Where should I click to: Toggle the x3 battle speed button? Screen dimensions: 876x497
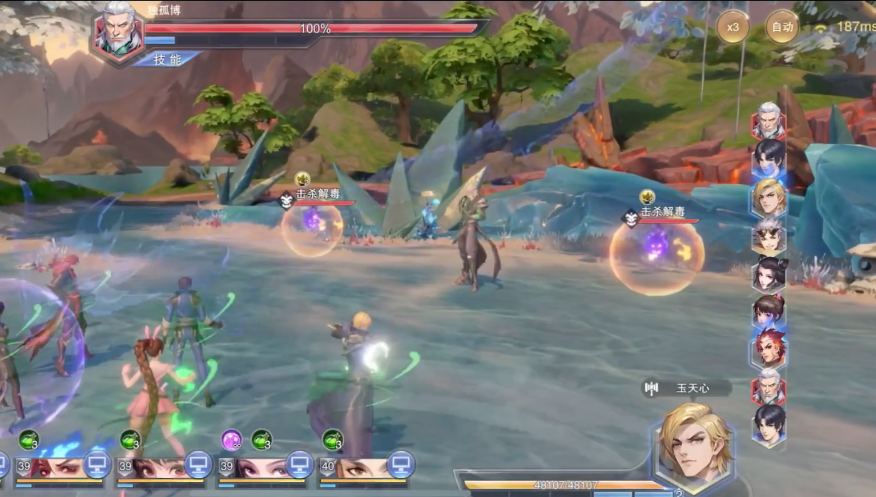point(732,26)
